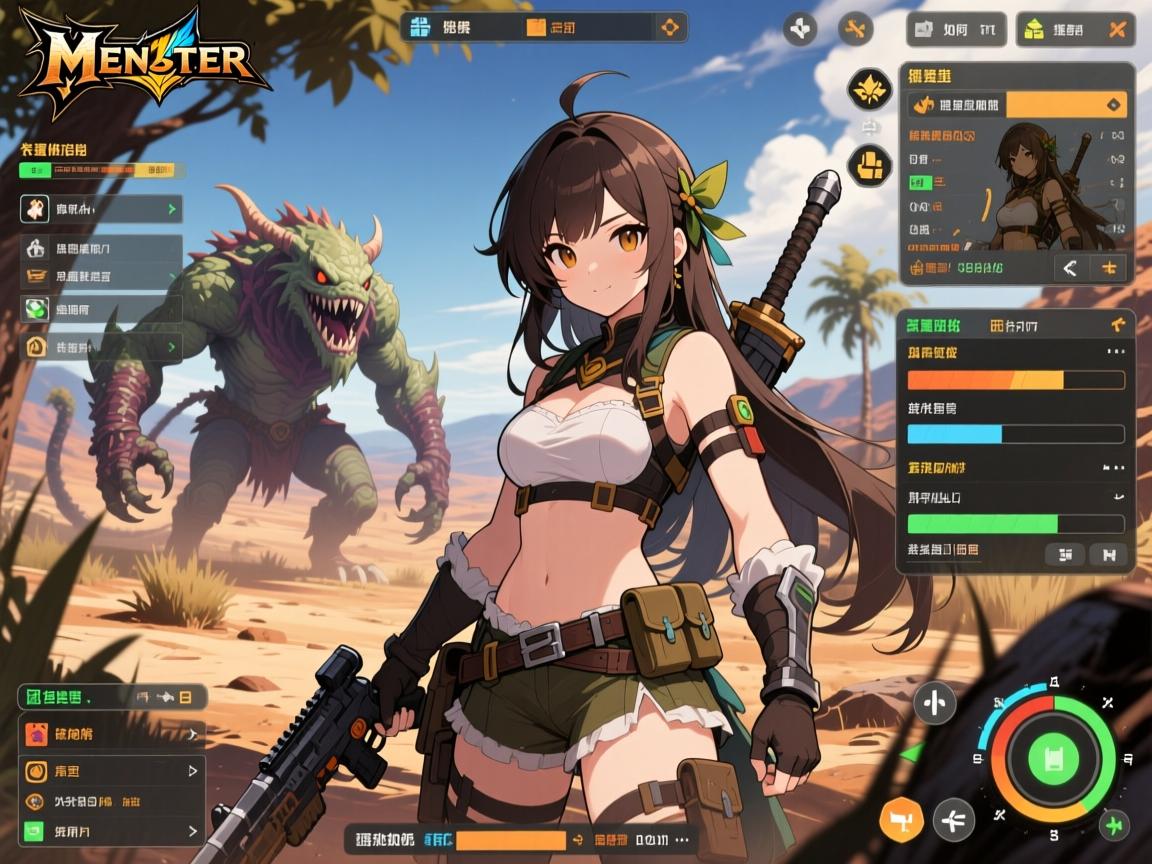Open the ellipsis menu in stats panel header row
Image resolution: width=1152 pixels, height=864 pixels.
[1114, 352]
